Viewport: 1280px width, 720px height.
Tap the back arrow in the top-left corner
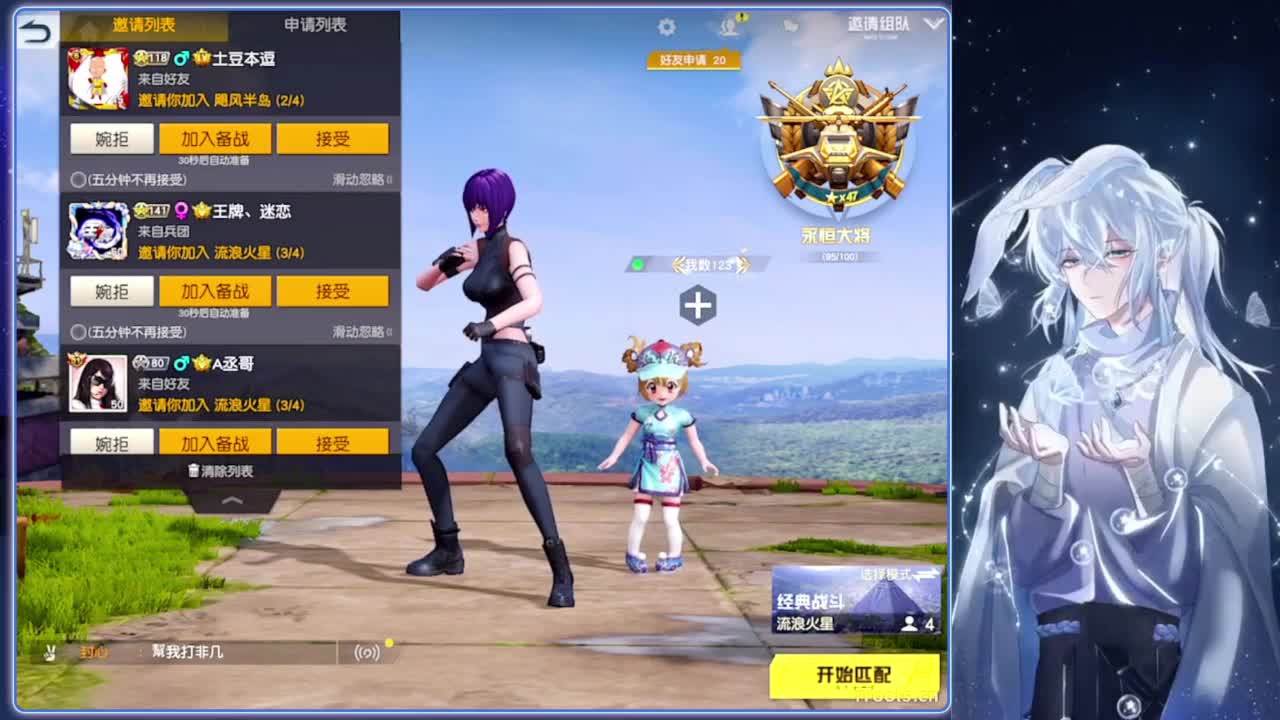click(x=36, y=30)
